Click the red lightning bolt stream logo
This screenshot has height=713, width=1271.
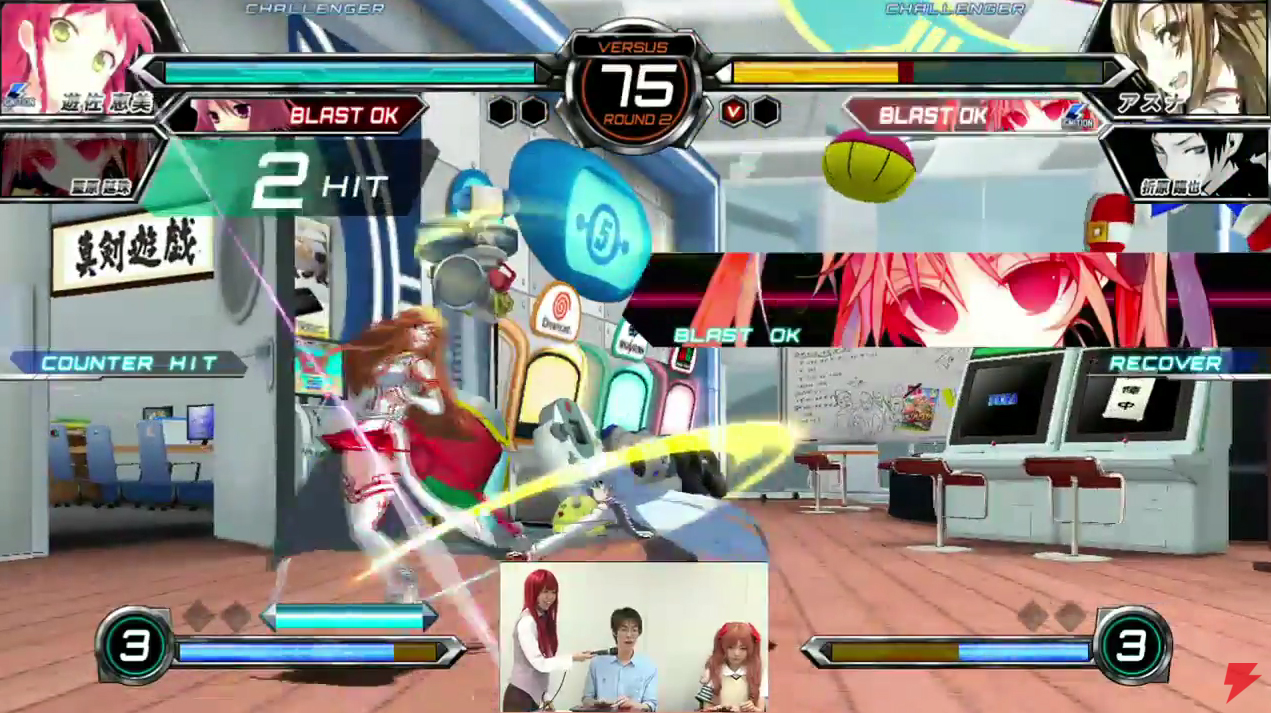coord(1240,682)
